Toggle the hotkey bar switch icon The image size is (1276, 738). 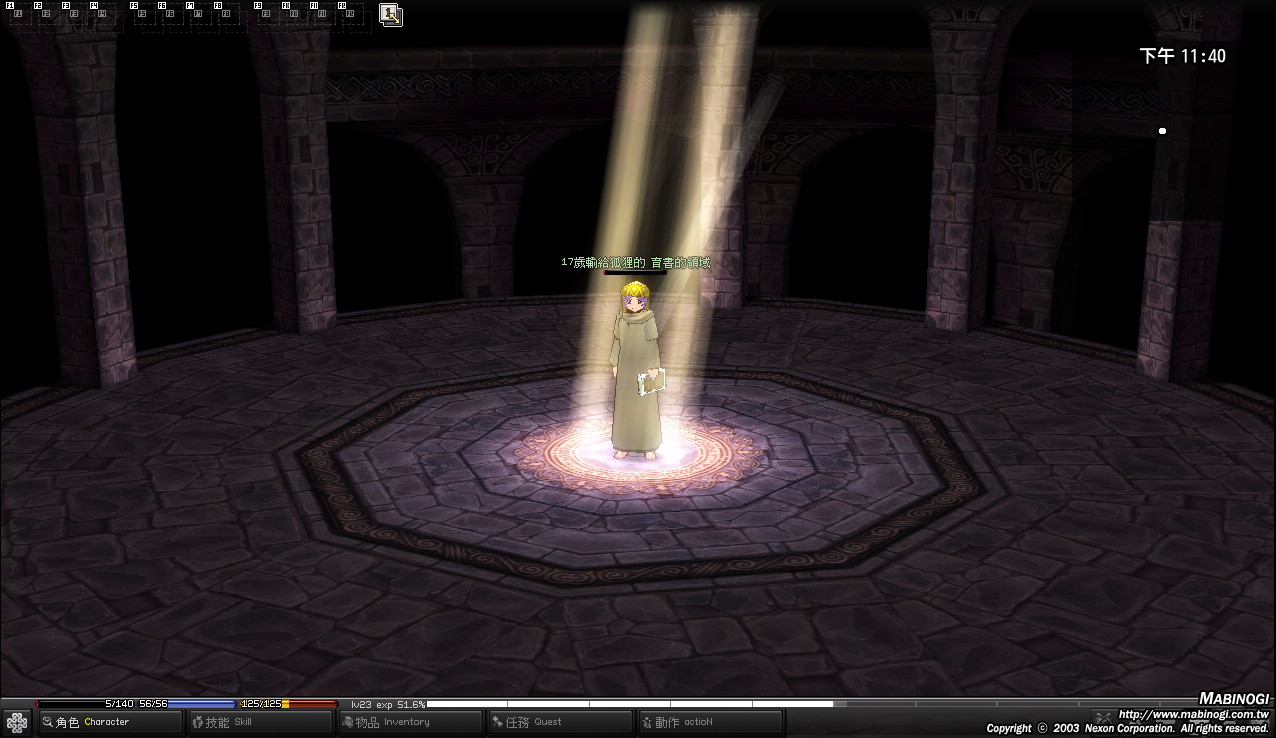point(391,15)
